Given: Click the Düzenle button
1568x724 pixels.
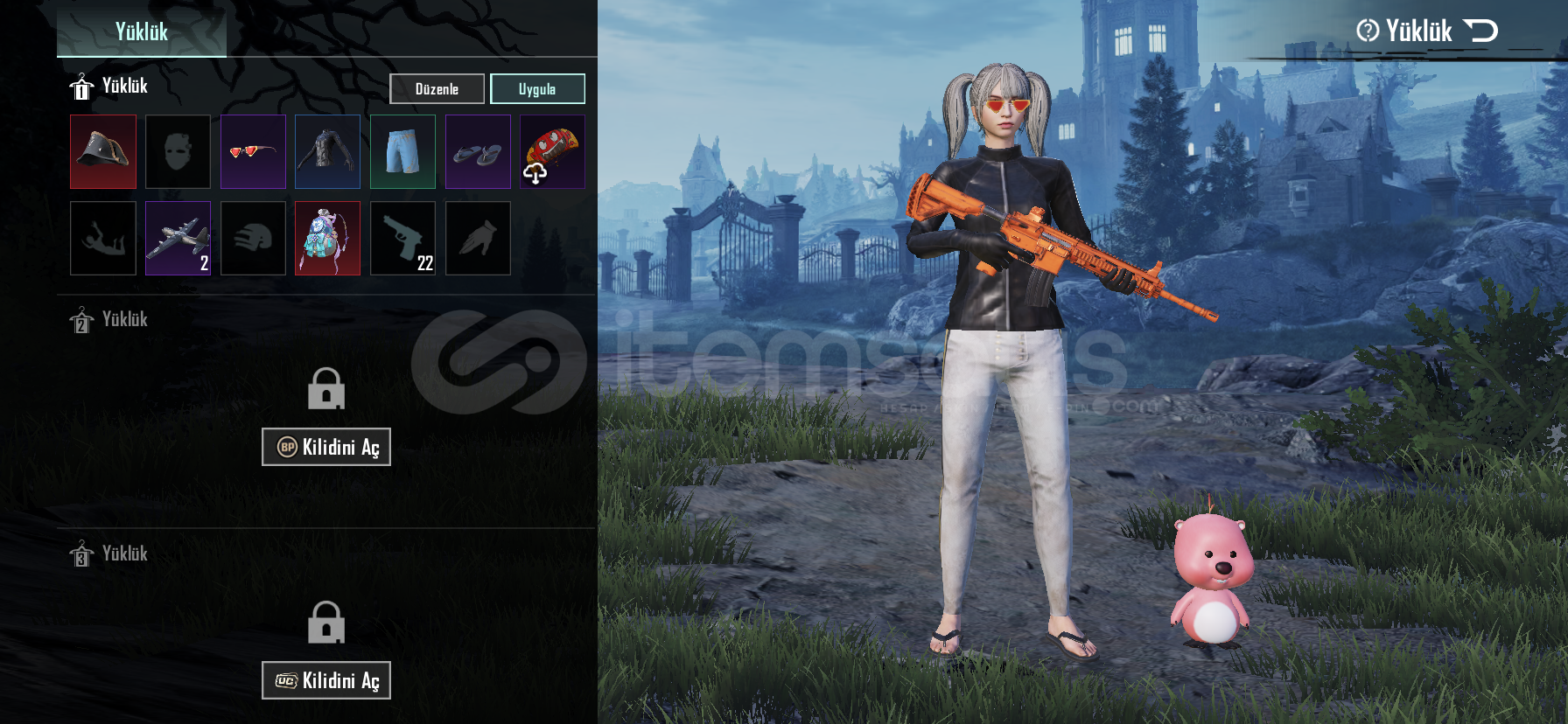Looking at the screenshot, I should (x=437, y=88).
